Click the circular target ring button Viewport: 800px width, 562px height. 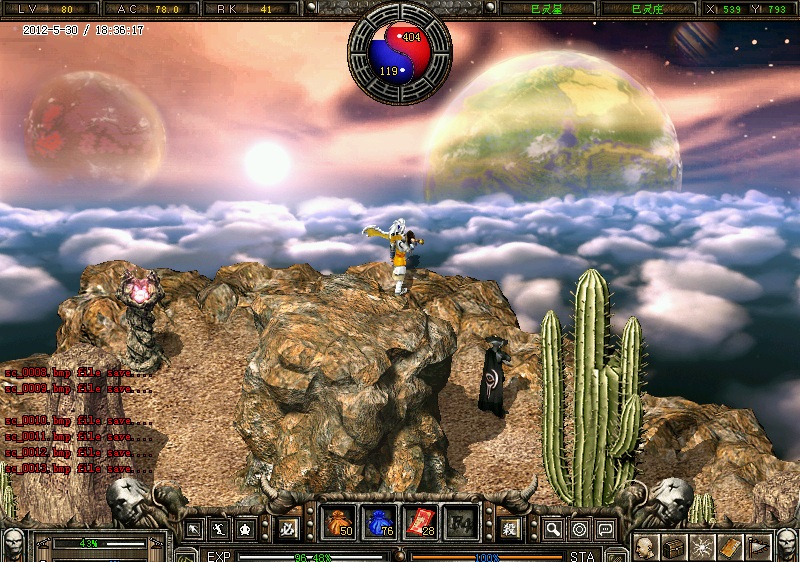(579, 528)
